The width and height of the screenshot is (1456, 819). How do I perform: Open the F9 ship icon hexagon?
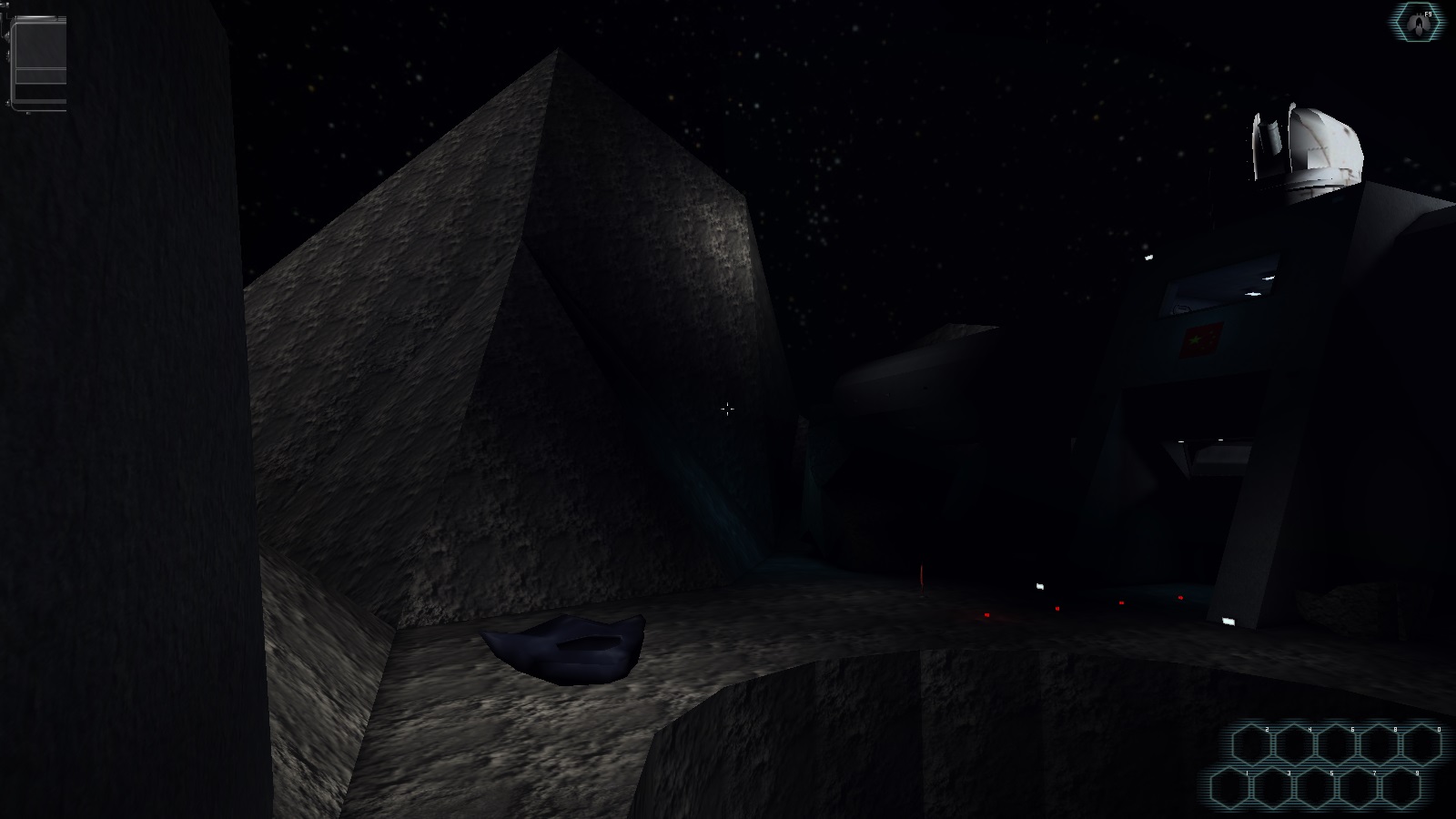1418,22
